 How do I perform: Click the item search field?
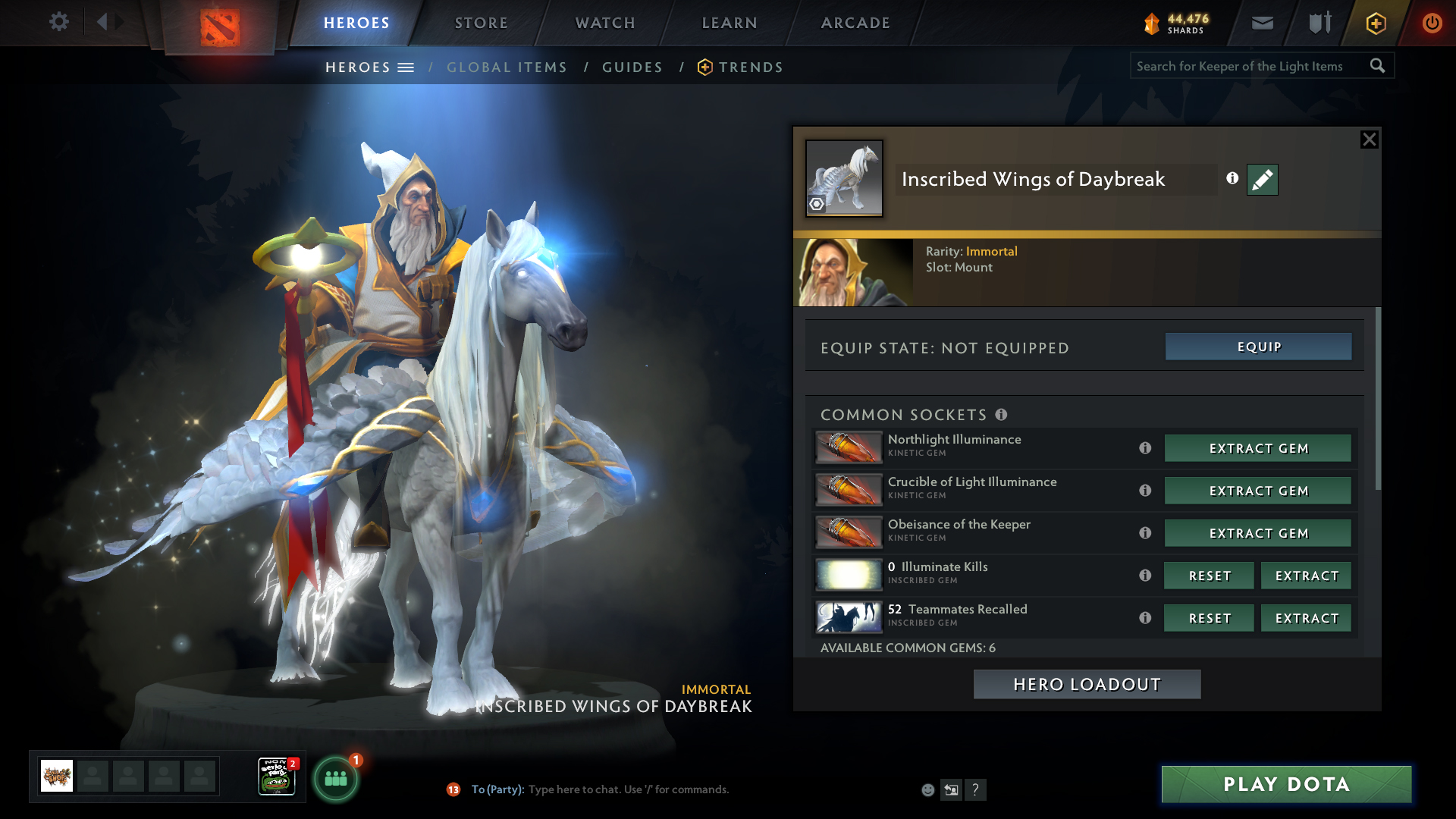[x=1250, y=66]
